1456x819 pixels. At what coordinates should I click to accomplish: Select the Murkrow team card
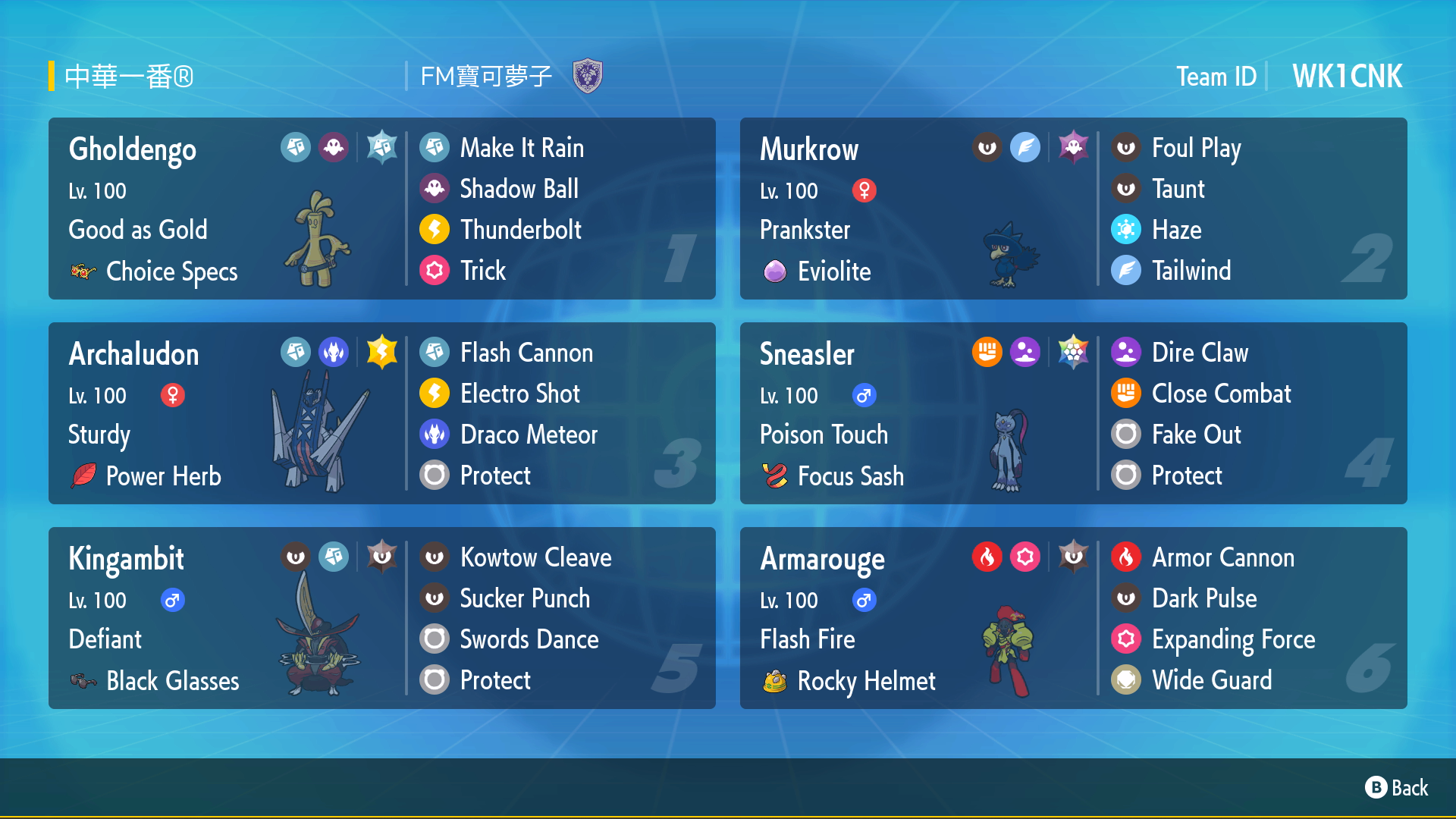click(1073, 209)
